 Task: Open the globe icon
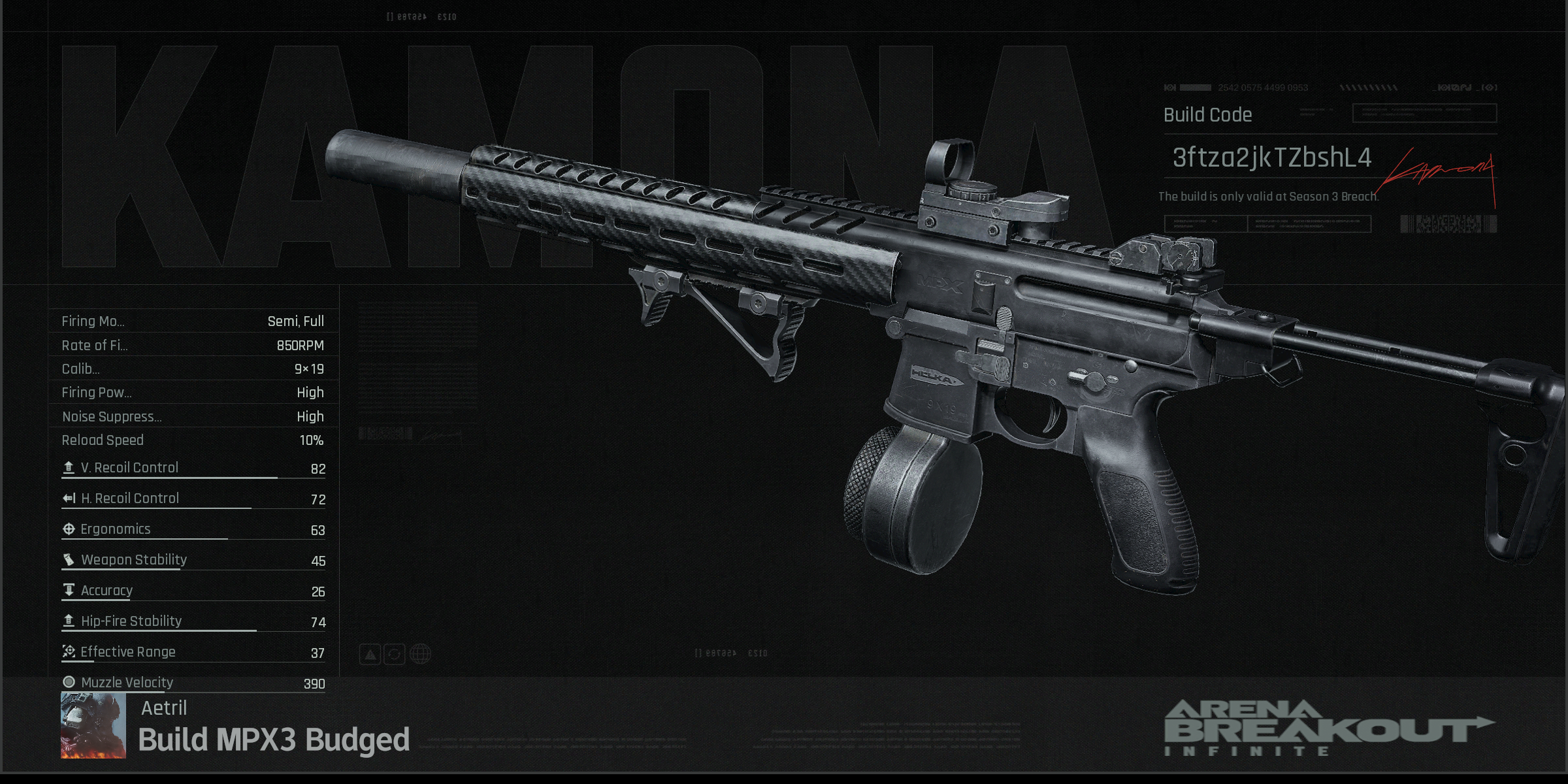420,654
